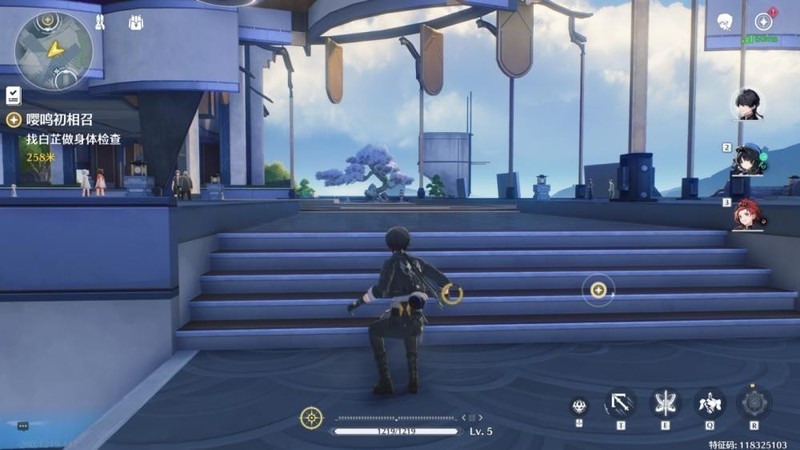800x450 pixels.
Task: Select the black-haired active character portrait
Action: click(x=745, y=103)
